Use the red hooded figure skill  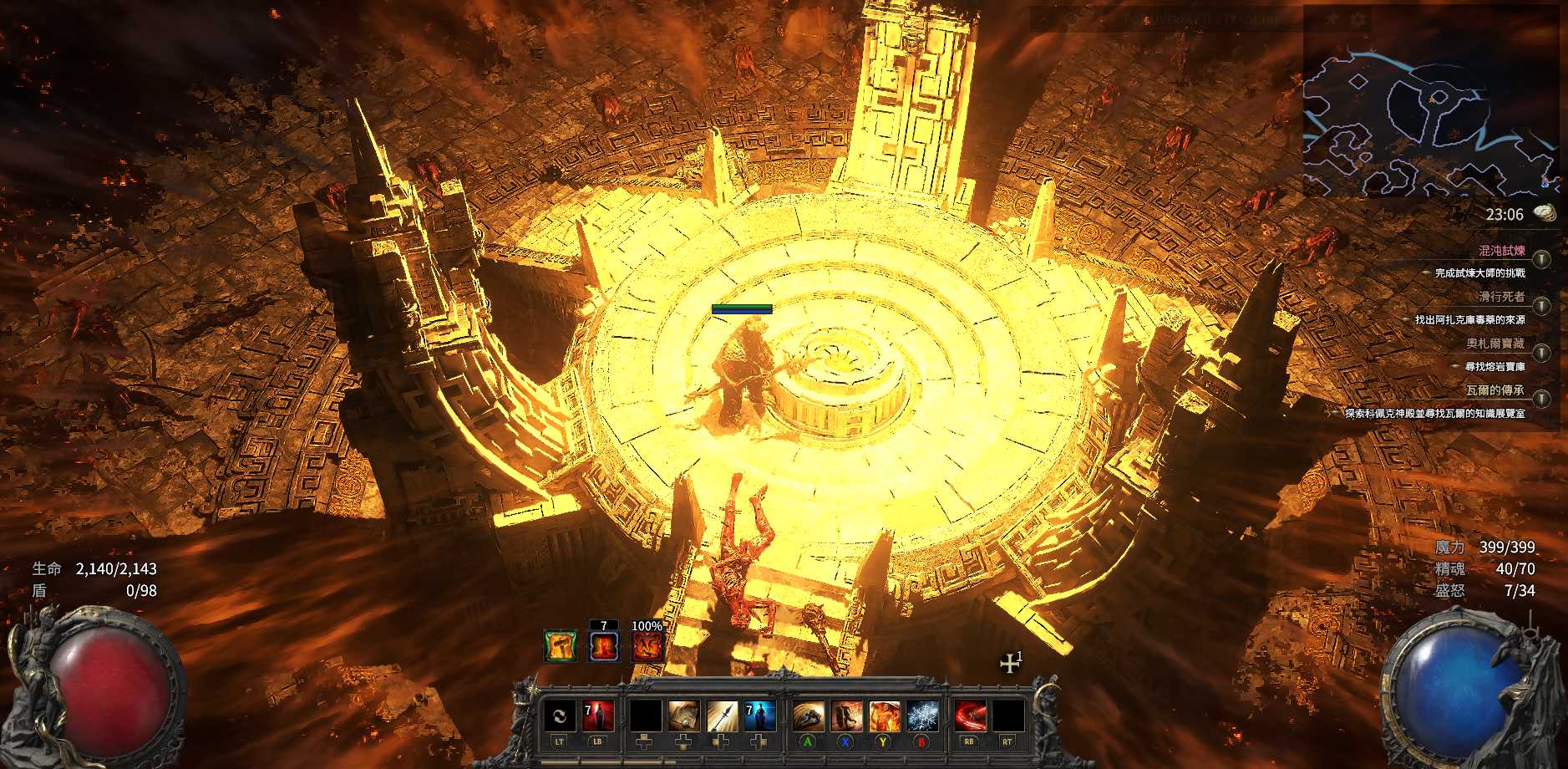pos(598,716)
